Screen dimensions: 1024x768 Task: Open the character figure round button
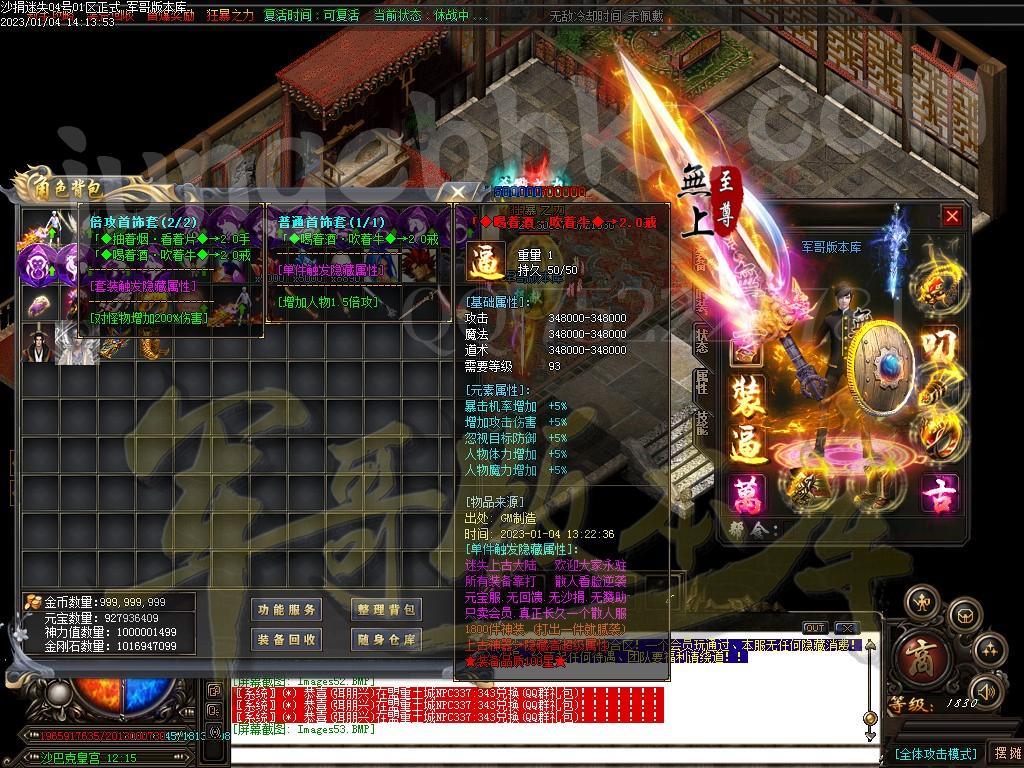click(923, 602)
